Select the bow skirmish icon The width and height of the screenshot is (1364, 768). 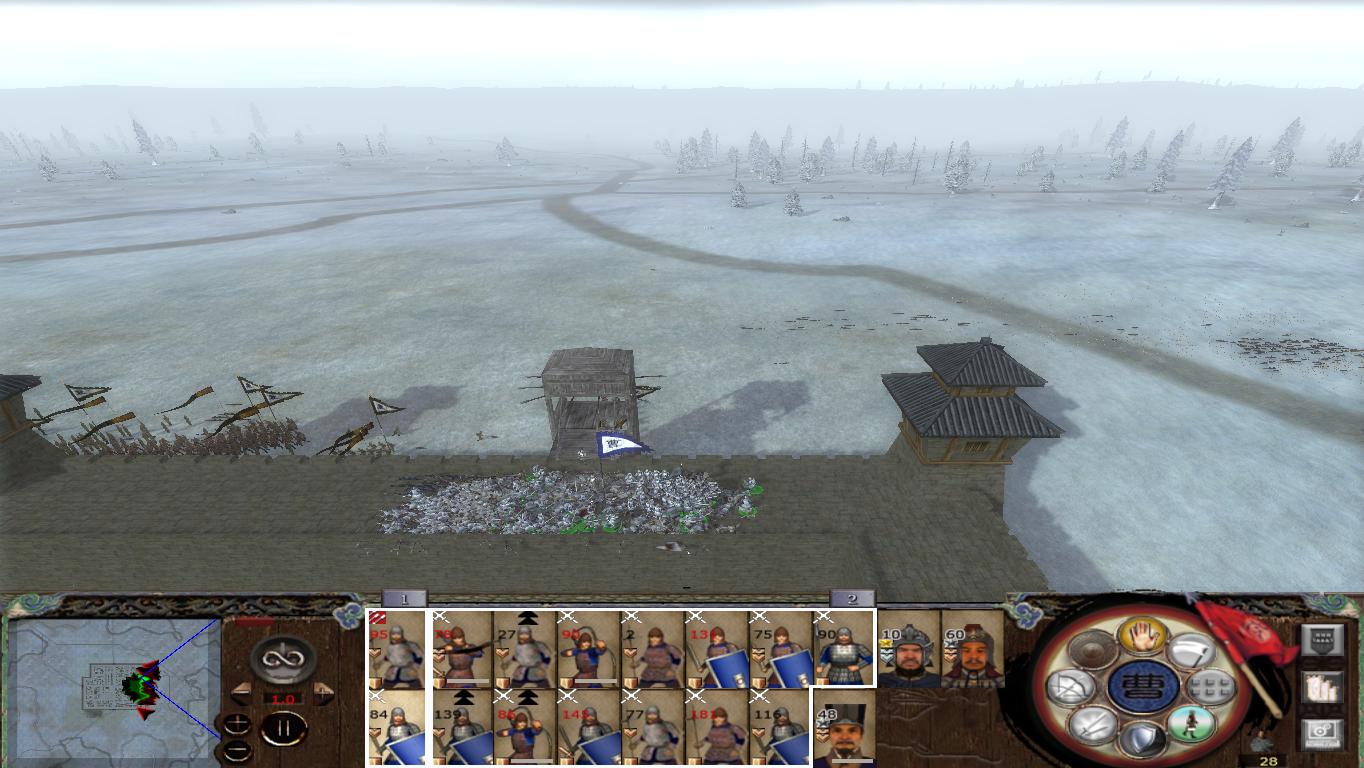[x=1074, y=687]
